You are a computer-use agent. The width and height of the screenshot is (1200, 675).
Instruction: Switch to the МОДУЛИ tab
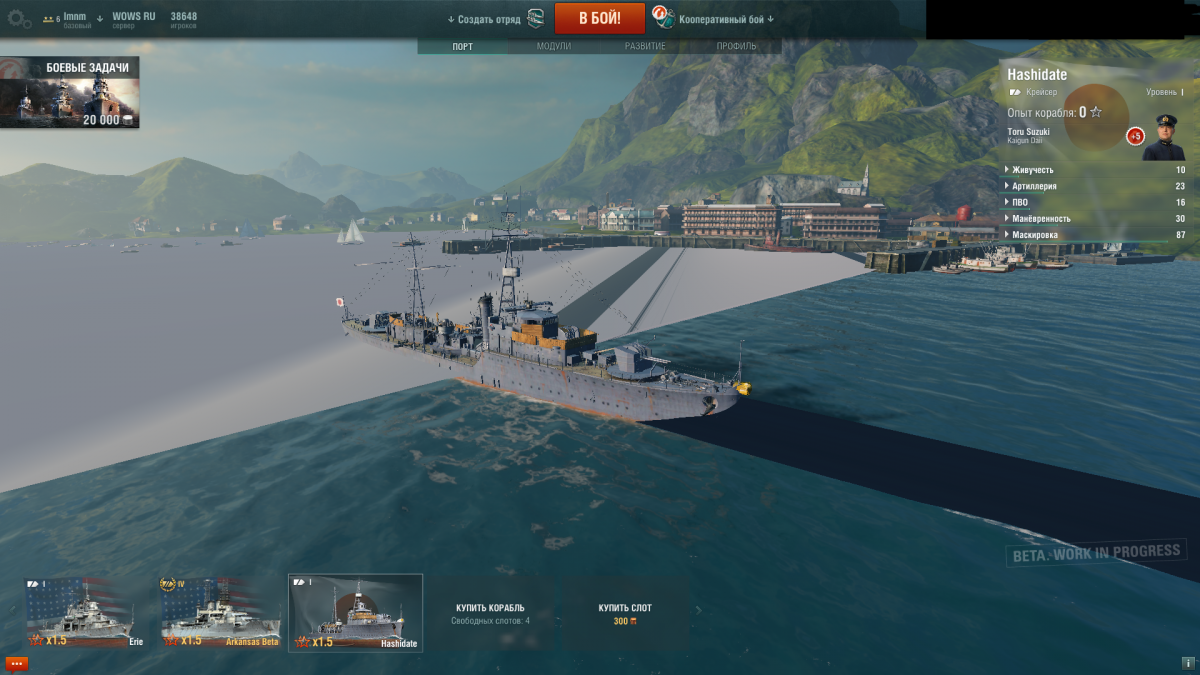[553, 46]
